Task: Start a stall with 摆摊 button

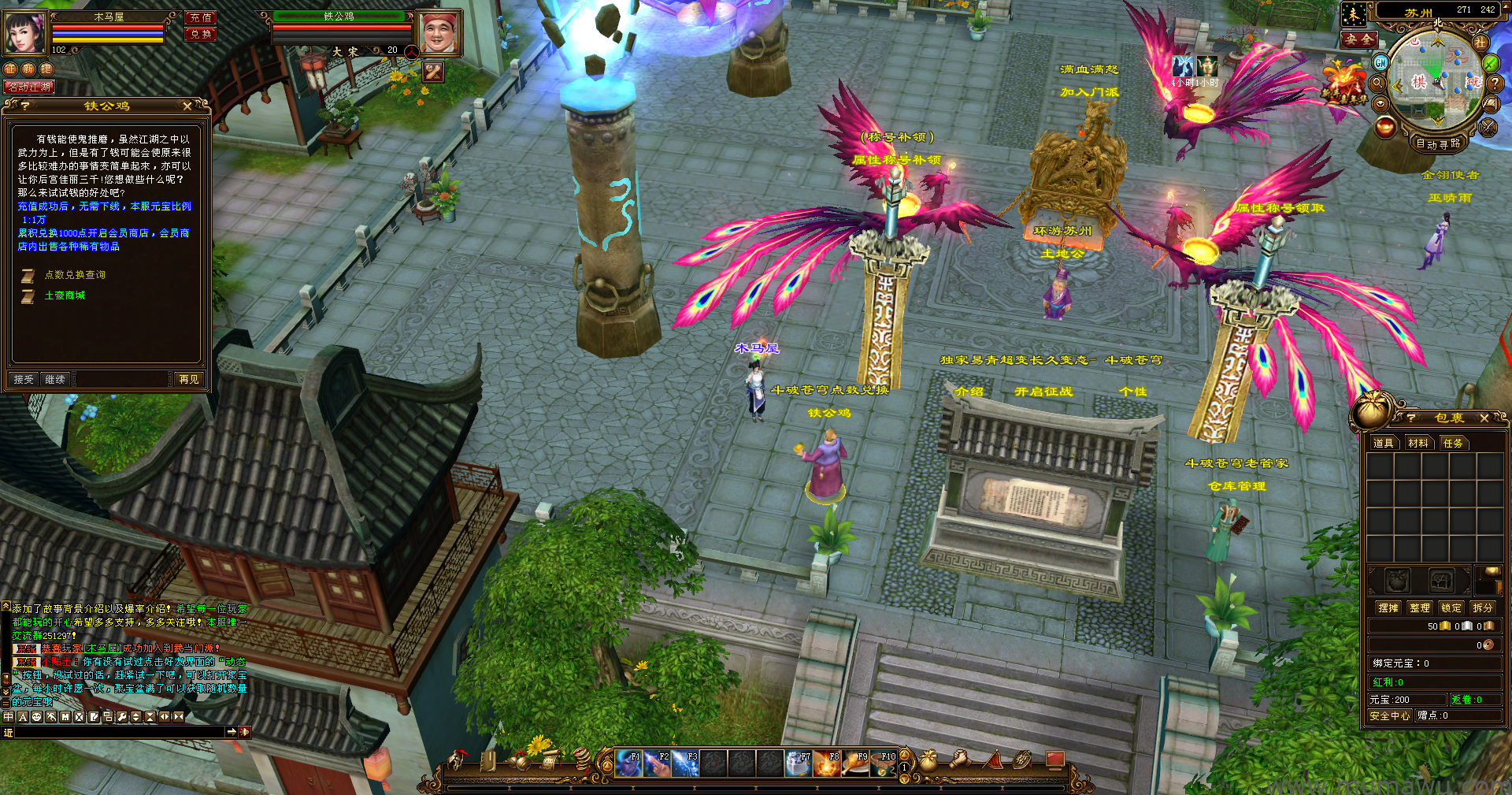Action: coord(1388,607)
